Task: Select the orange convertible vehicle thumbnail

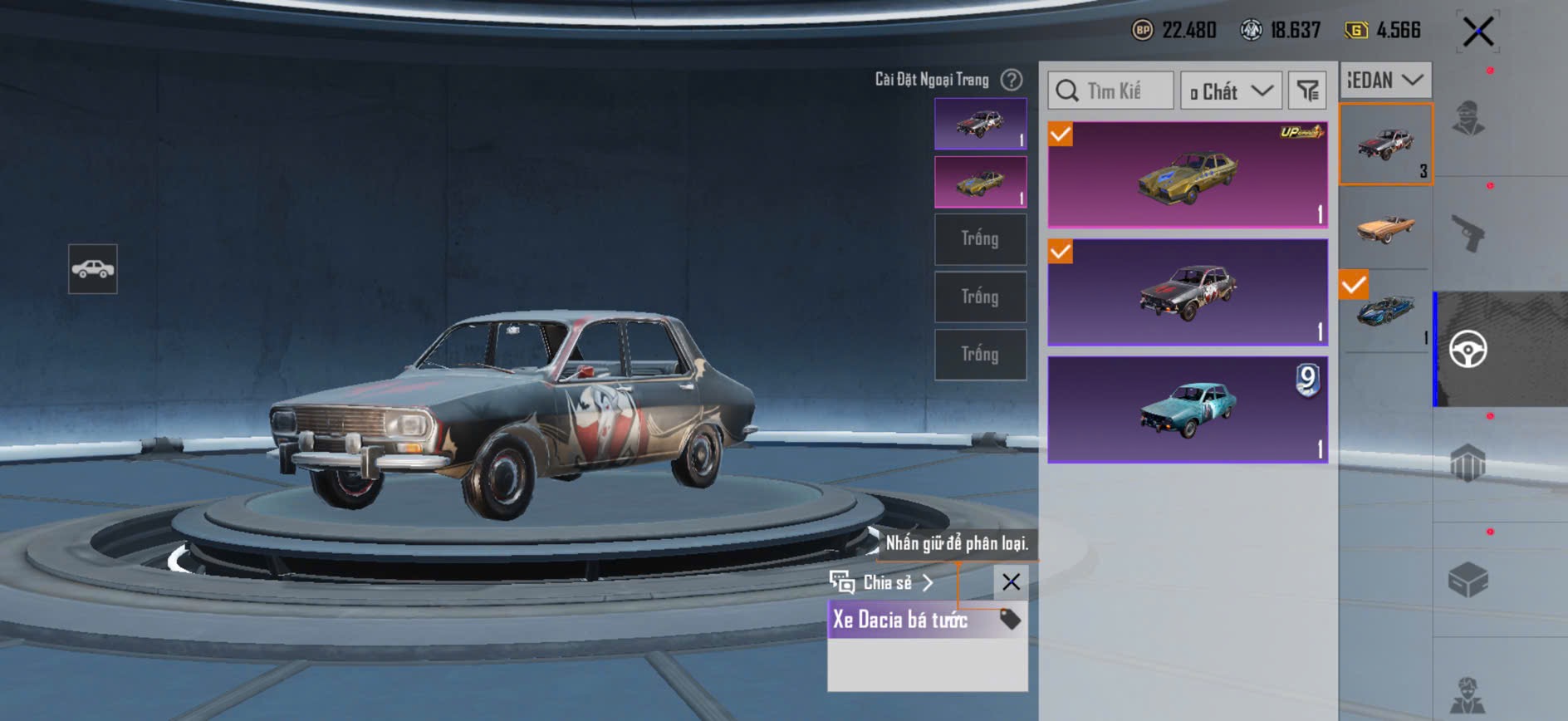Action: pyautogui.click(x=1384, y=227)
